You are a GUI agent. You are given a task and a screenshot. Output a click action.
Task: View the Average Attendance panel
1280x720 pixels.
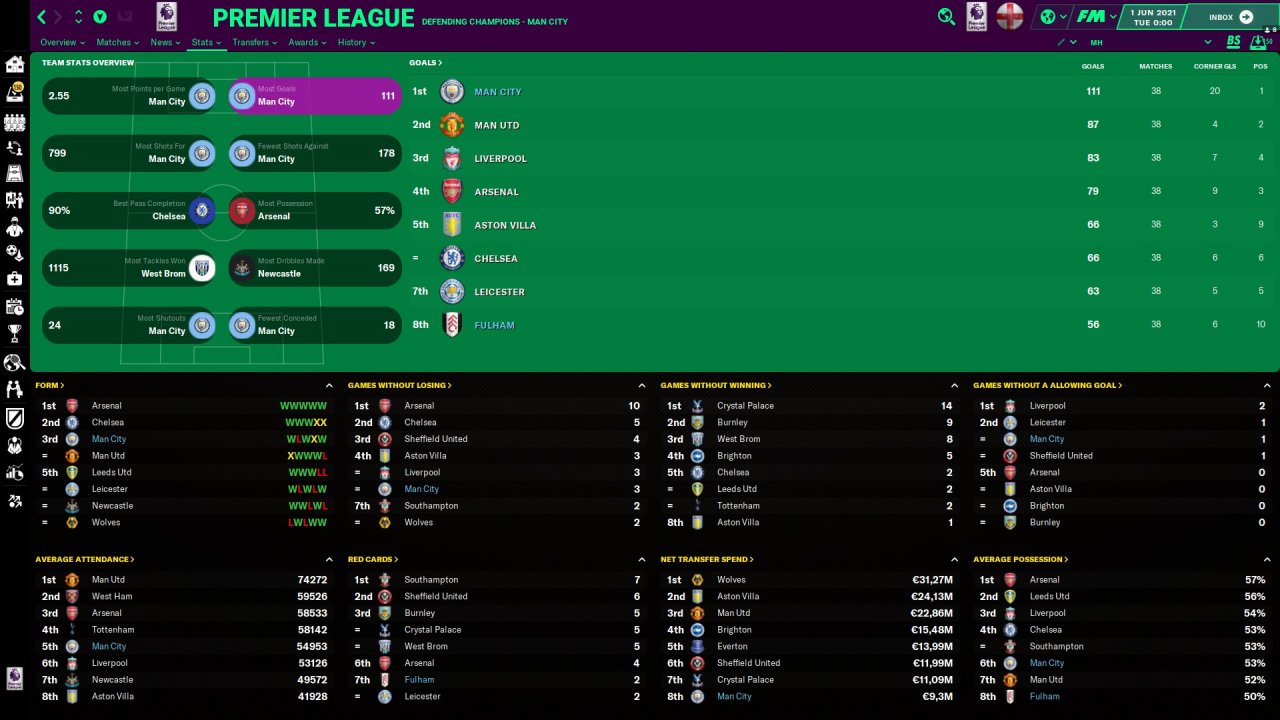(84, 560)
